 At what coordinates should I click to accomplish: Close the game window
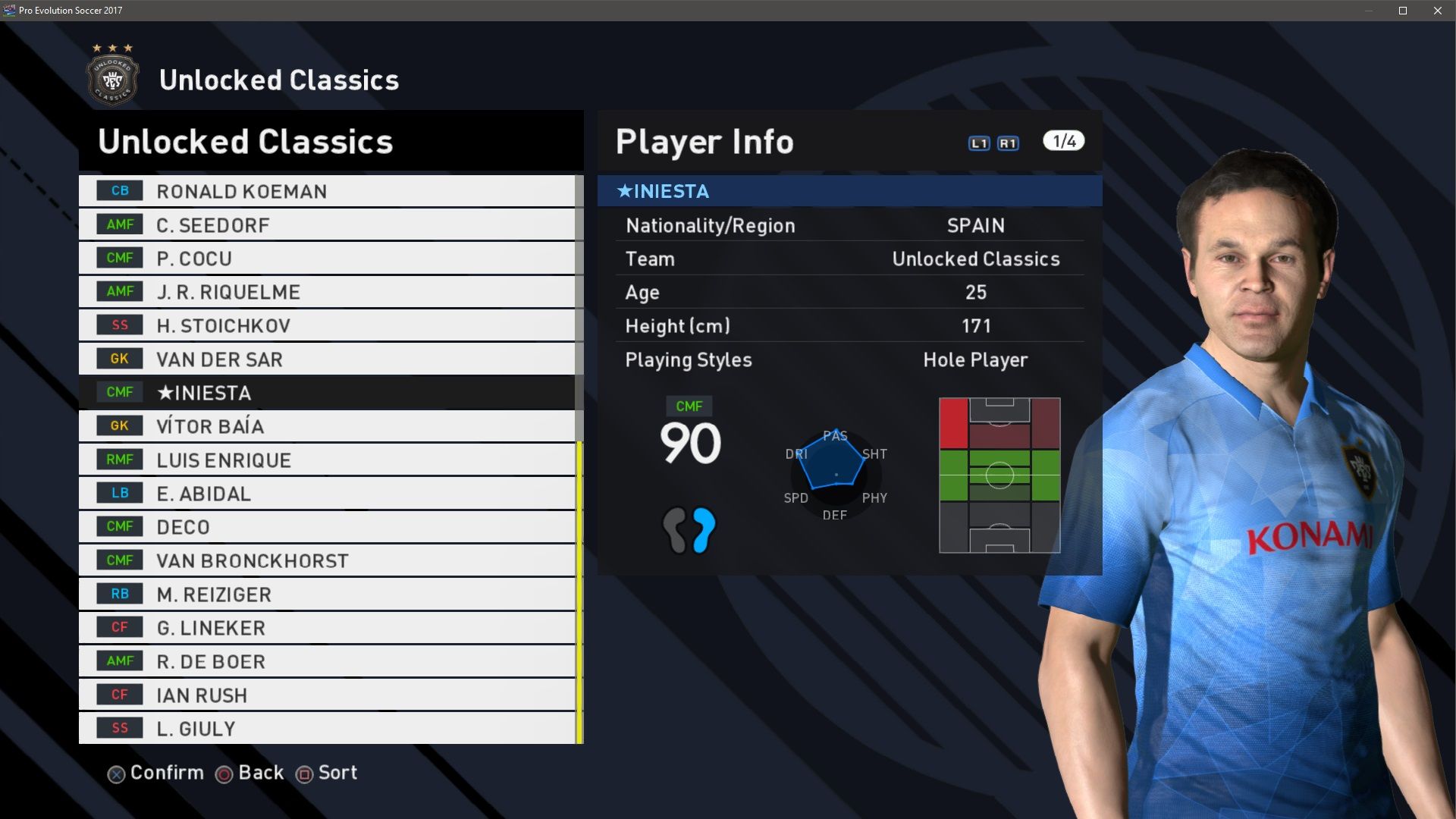point(1438,11)
